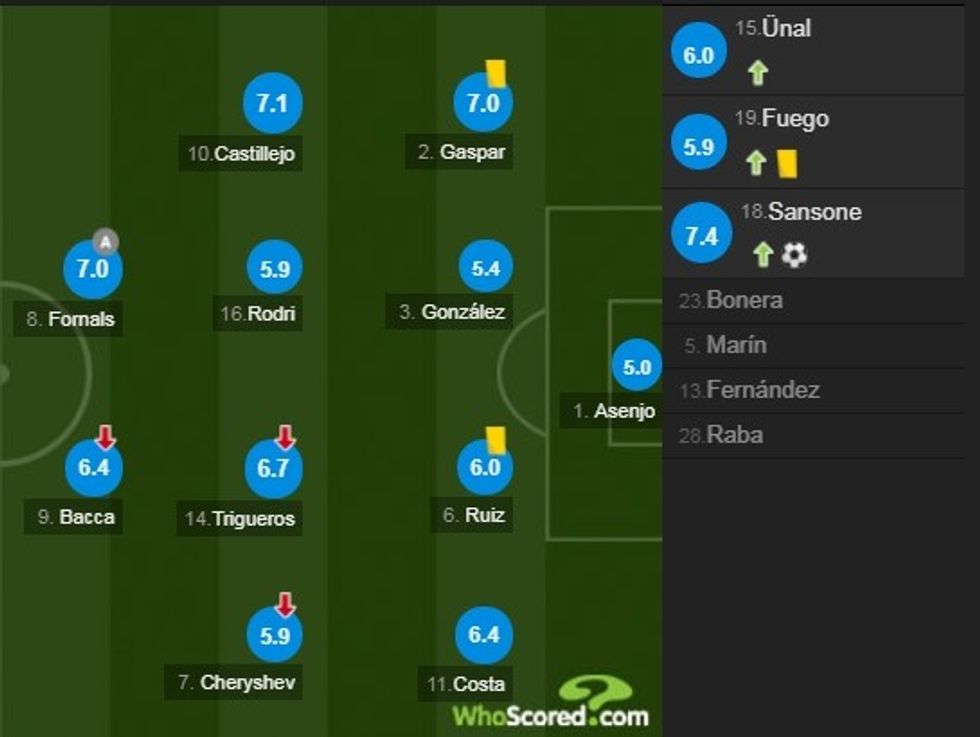Image resolution: width=980 pixels, height=737 pixels.
Task: Select Bacca's 6.4 rating marker
Action: point(93,467)
